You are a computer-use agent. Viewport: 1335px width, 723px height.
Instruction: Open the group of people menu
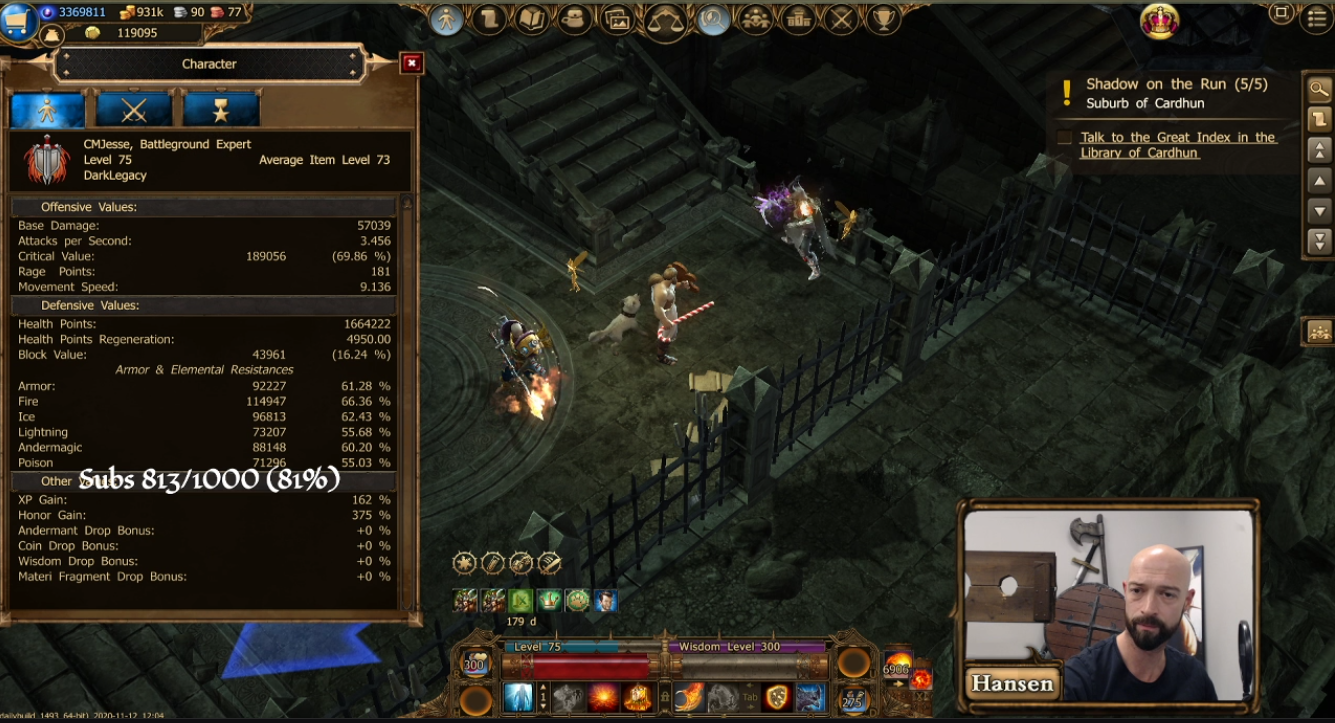coord(755,19)
